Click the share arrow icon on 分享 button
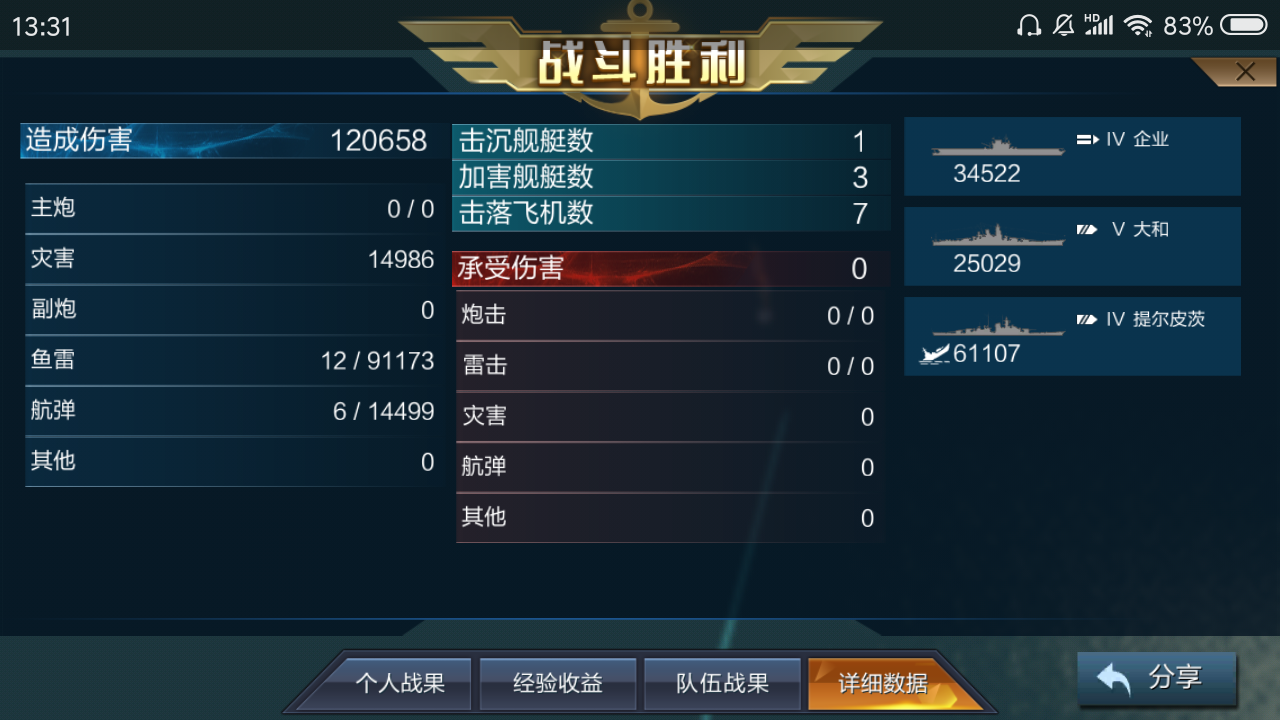Image resolution: width=1280 pixels, height=720 pixels. click(1115, 677)
